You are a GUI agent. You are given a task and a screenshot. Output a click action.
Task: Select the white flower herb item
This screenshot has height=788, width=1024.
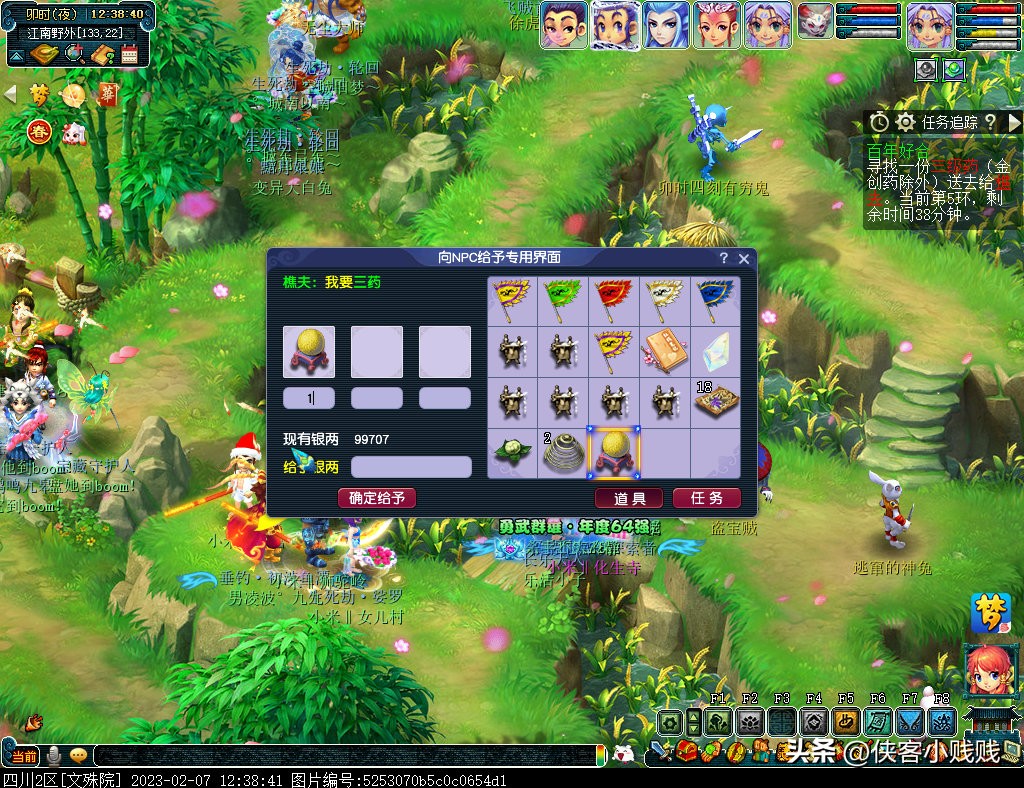point(512,453)
